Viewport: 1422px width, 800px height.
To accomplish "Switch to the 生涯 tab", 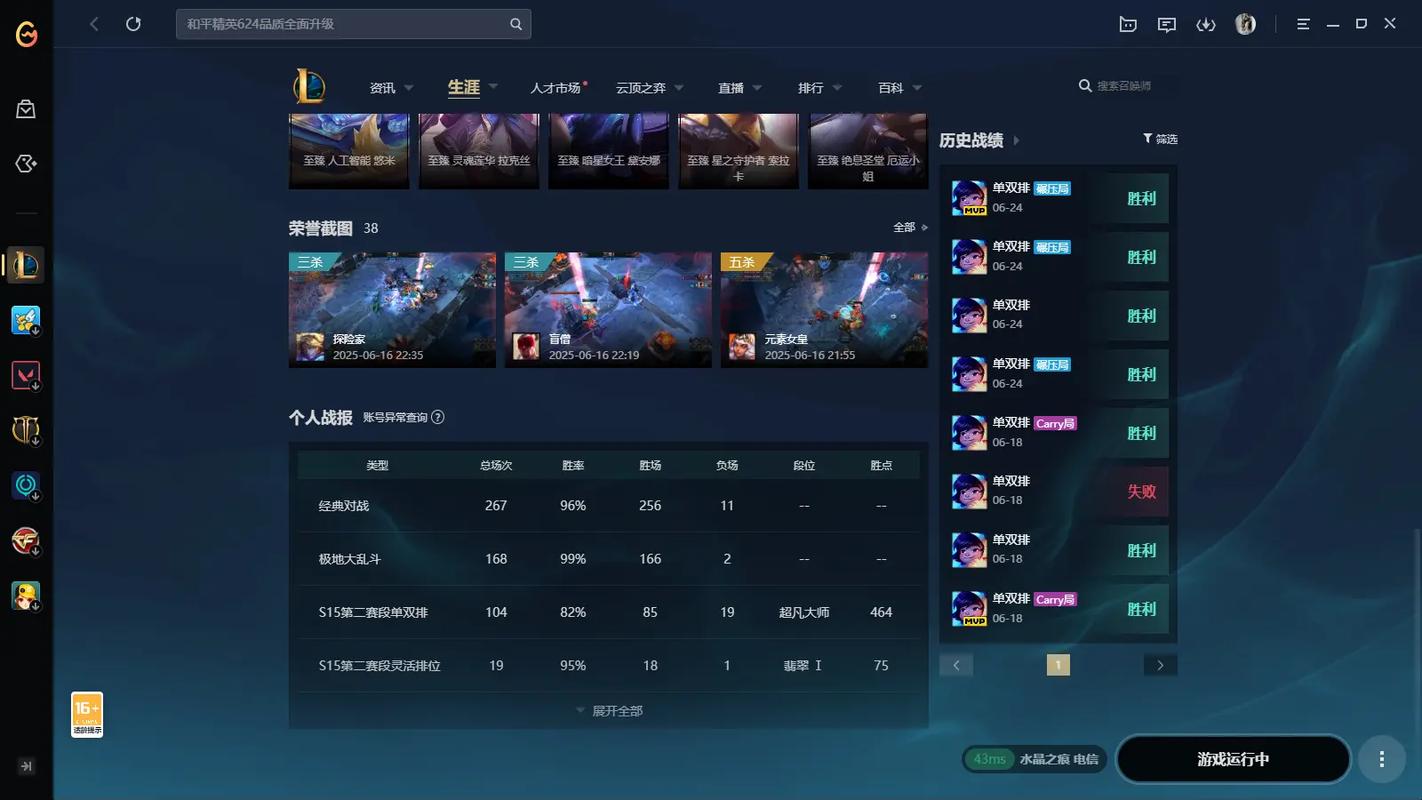I will [x=462, y=87].
